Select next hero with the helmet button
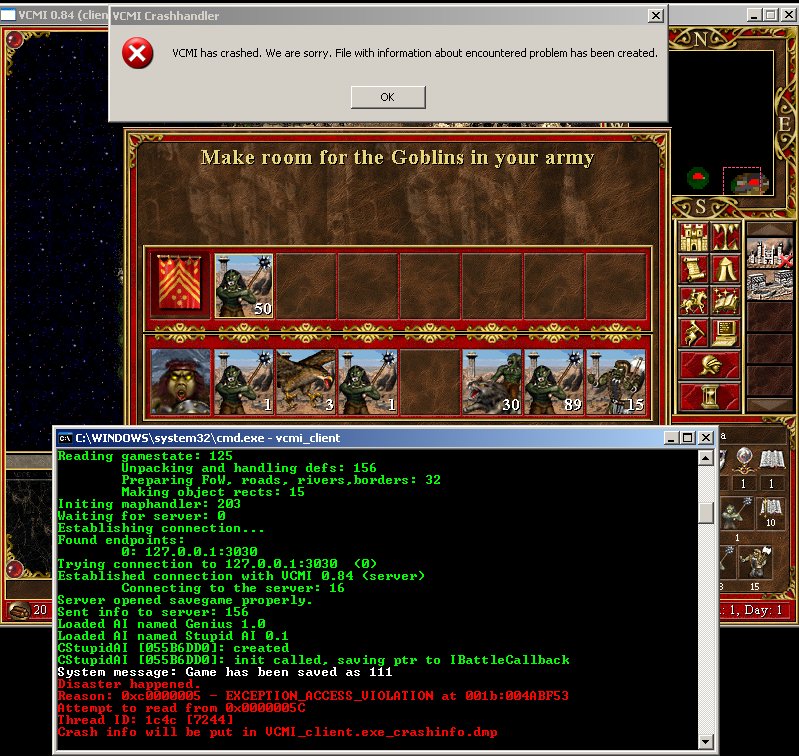799x756 pixels. coord(709,364)
